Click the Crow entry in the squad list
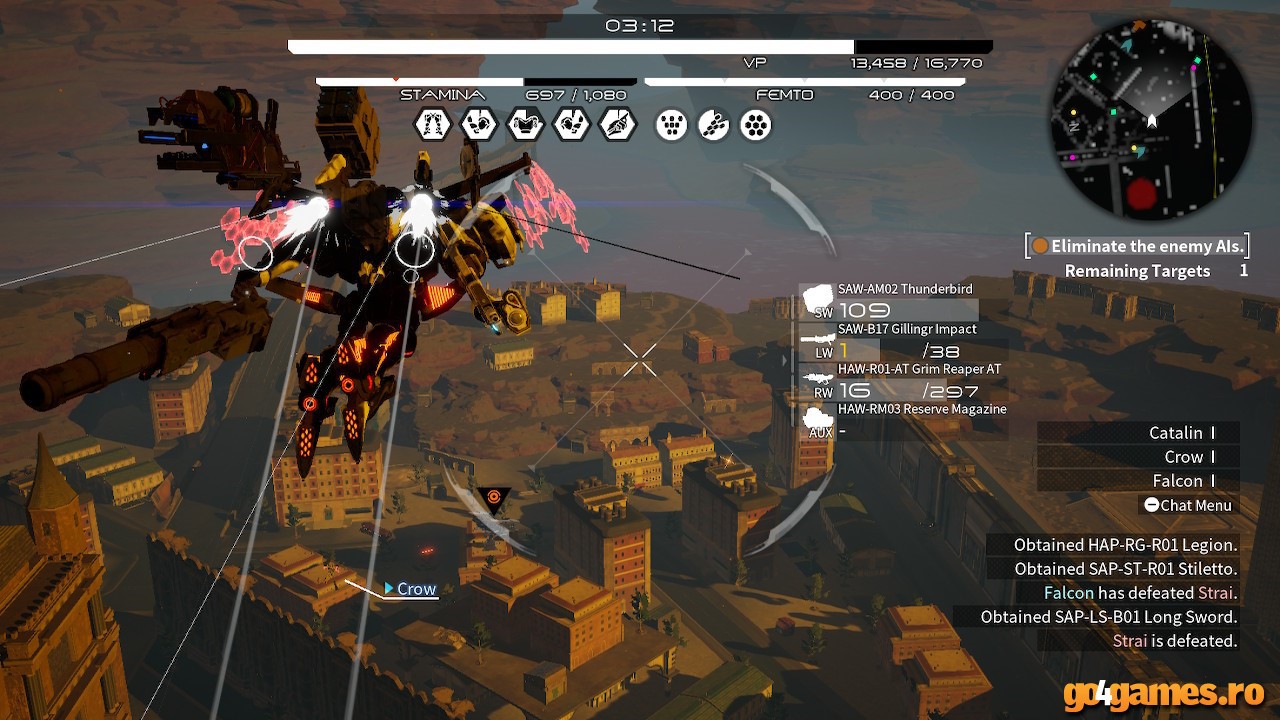The height and width of the screenshot is (720, 1280). pos(1184,457)
